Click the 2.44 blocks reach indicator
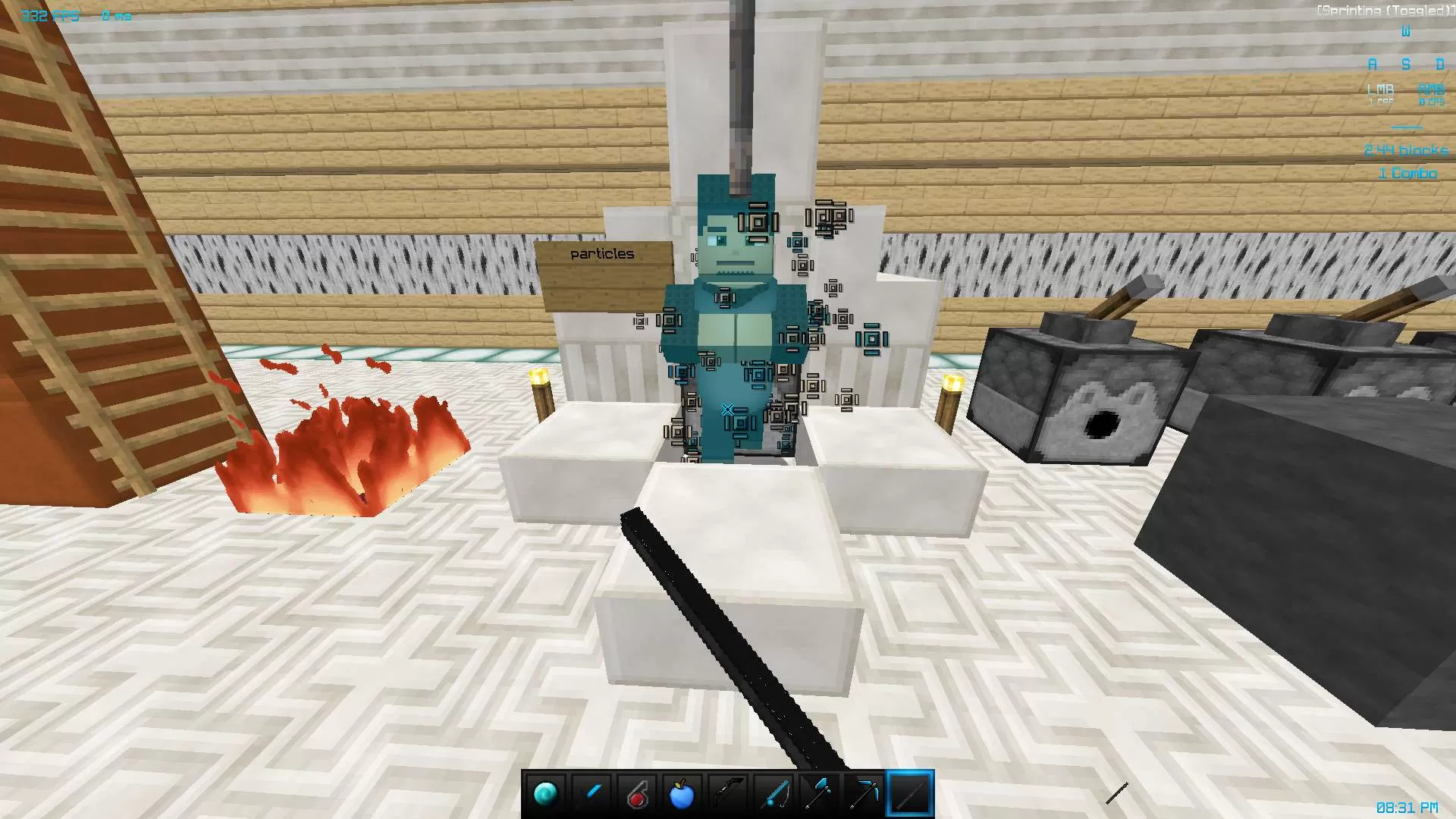 (x=1405, y=150)
